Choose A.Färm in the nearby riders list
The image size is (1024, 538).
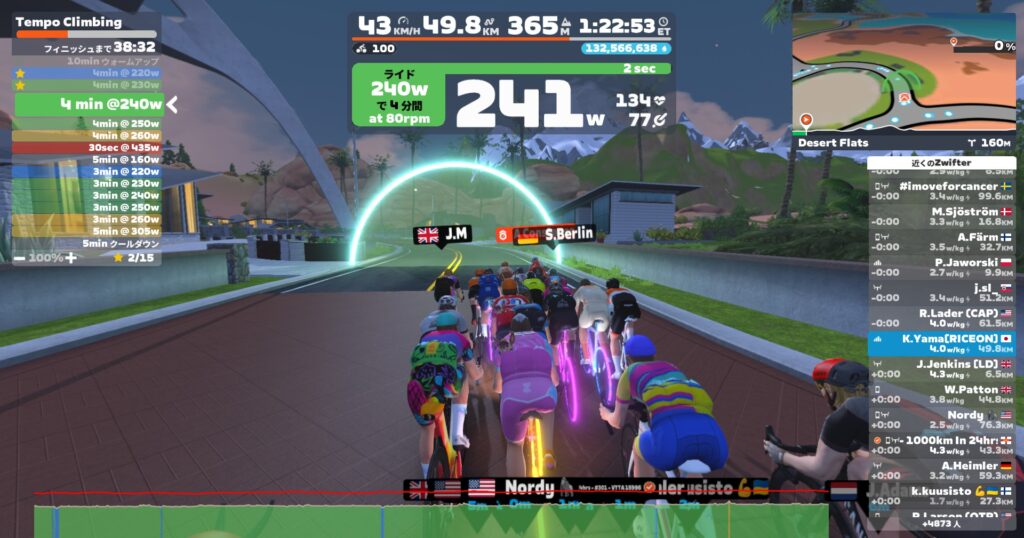pos(940,242)
